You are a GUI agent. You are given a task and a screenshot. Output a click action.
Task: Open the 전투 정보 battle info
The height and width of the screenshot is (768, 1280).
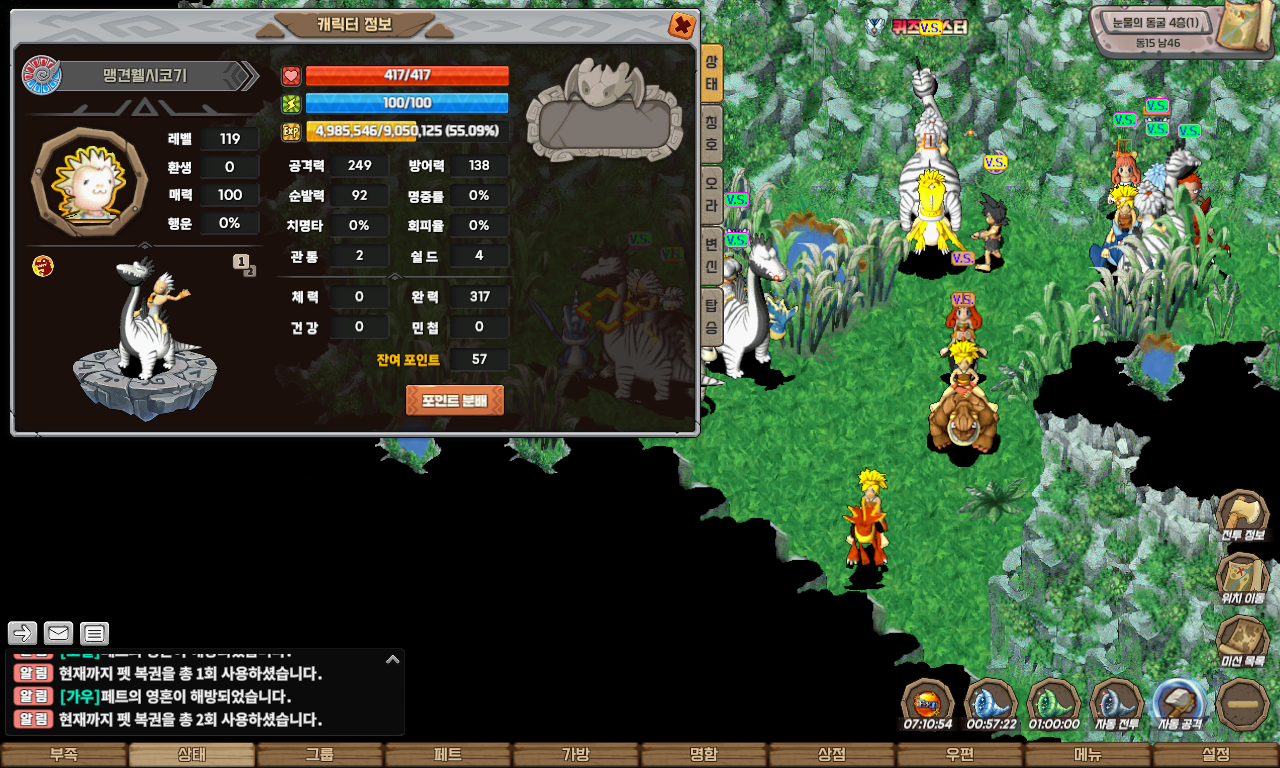pyautogui.click(x=1243, y=516)
